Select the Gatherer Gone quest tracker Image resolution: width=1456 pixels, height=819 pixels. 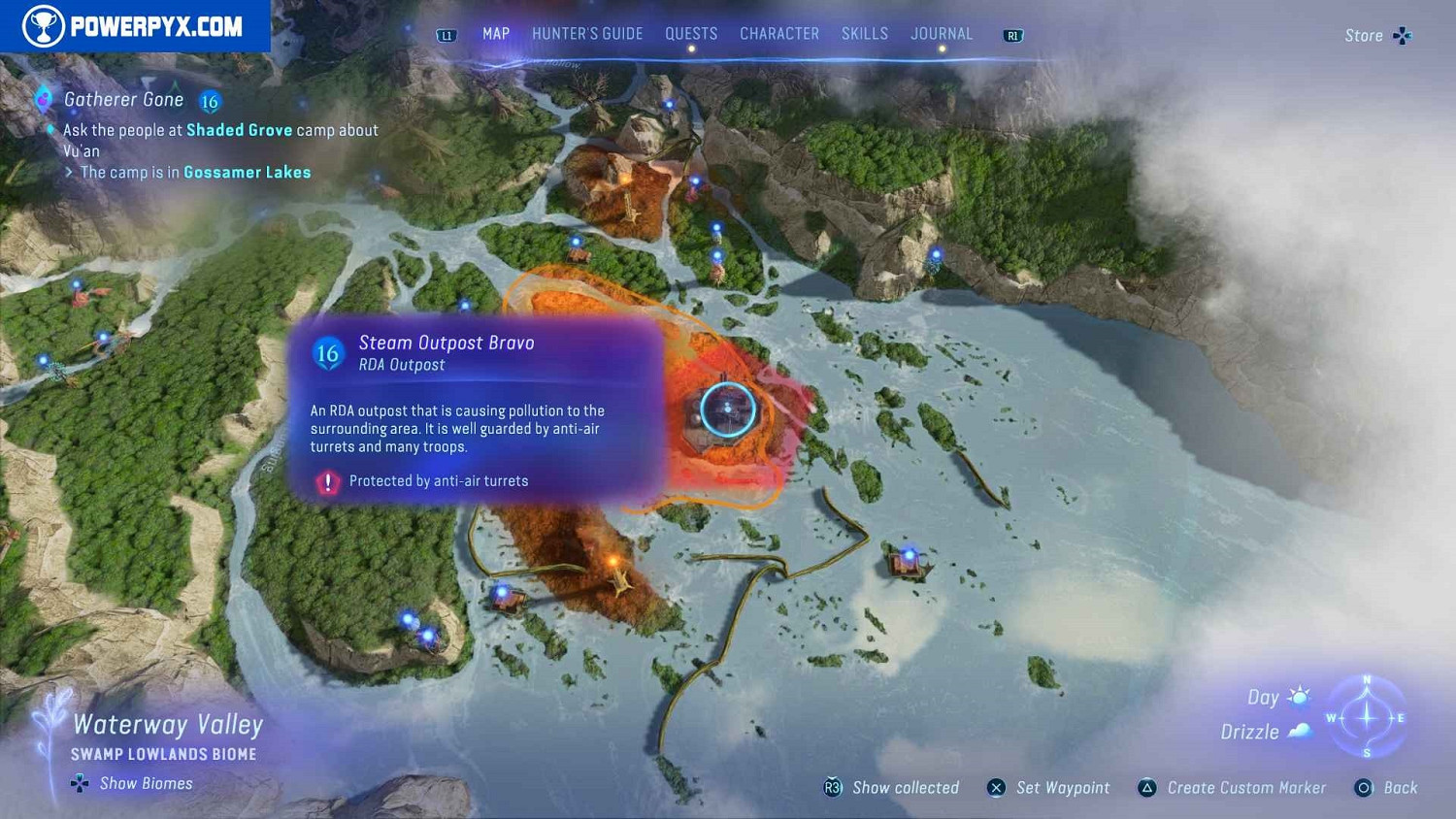coord(124,100)
